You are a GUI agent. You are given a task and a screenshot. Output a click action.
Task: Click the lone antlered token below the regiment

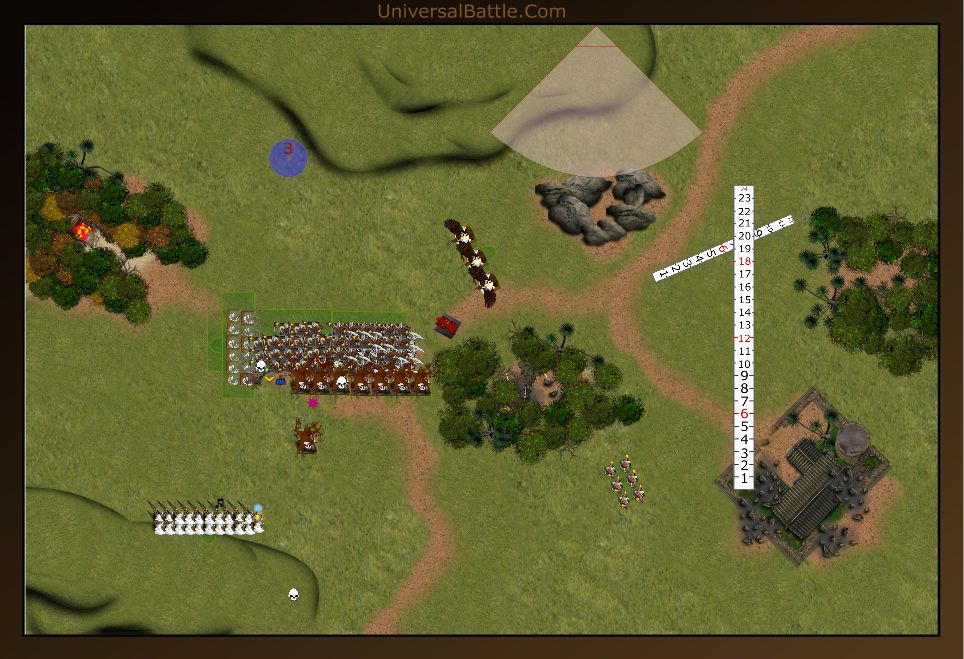coord(307,436)
